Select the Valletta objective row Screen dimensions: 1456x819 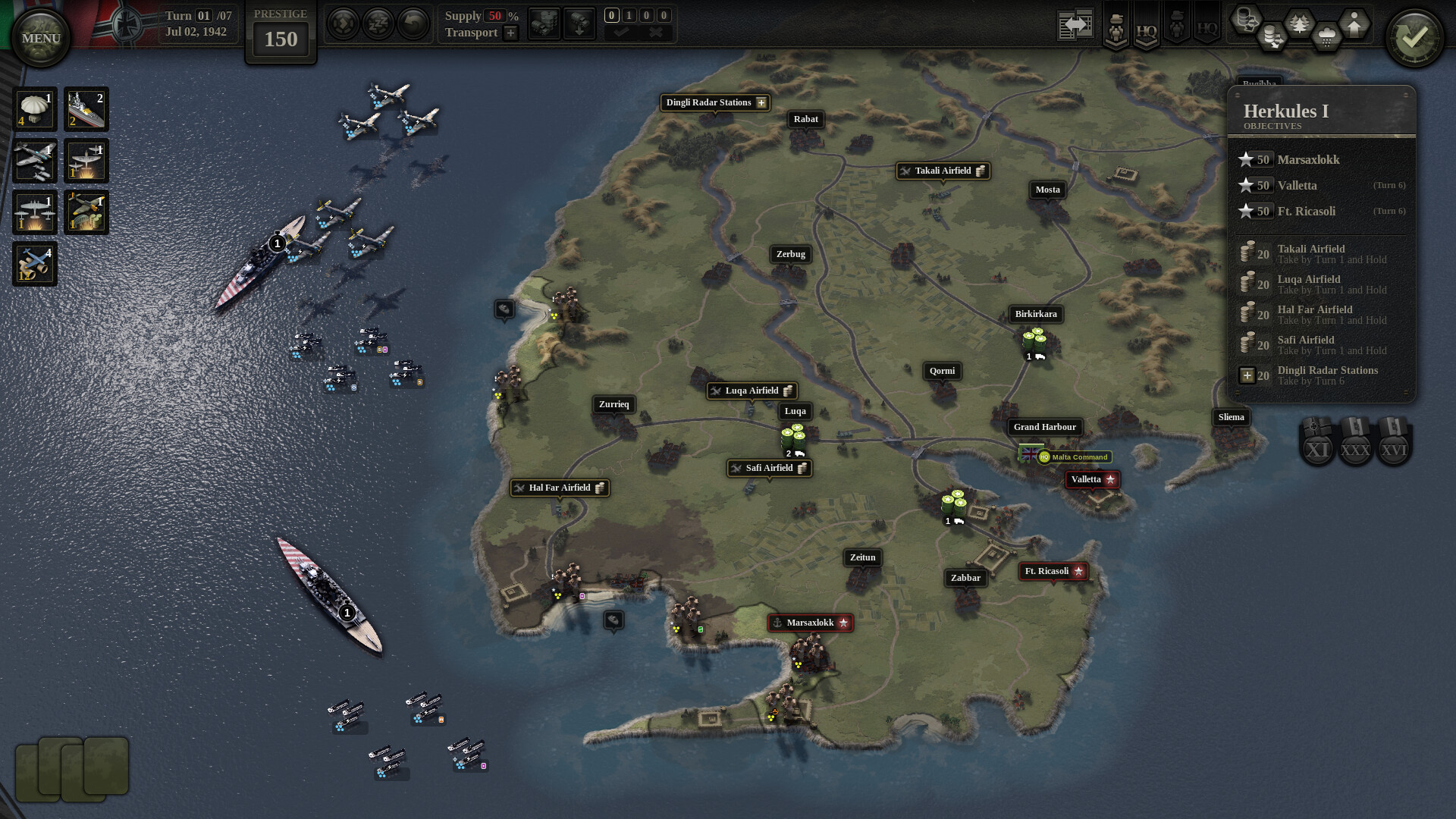click(1321, 186)
